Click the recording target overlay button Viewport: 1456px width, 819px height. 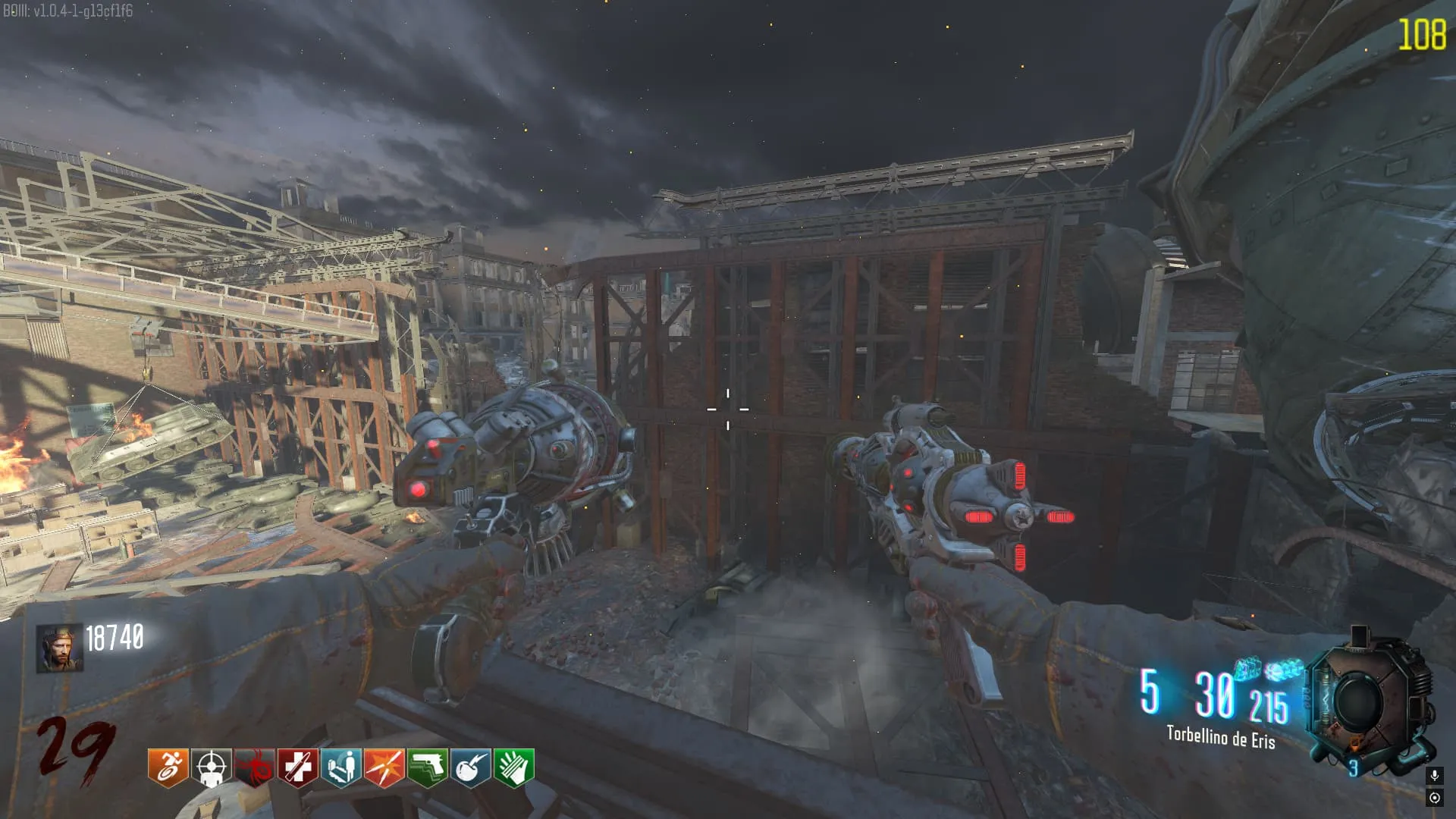pos(1434,798)
